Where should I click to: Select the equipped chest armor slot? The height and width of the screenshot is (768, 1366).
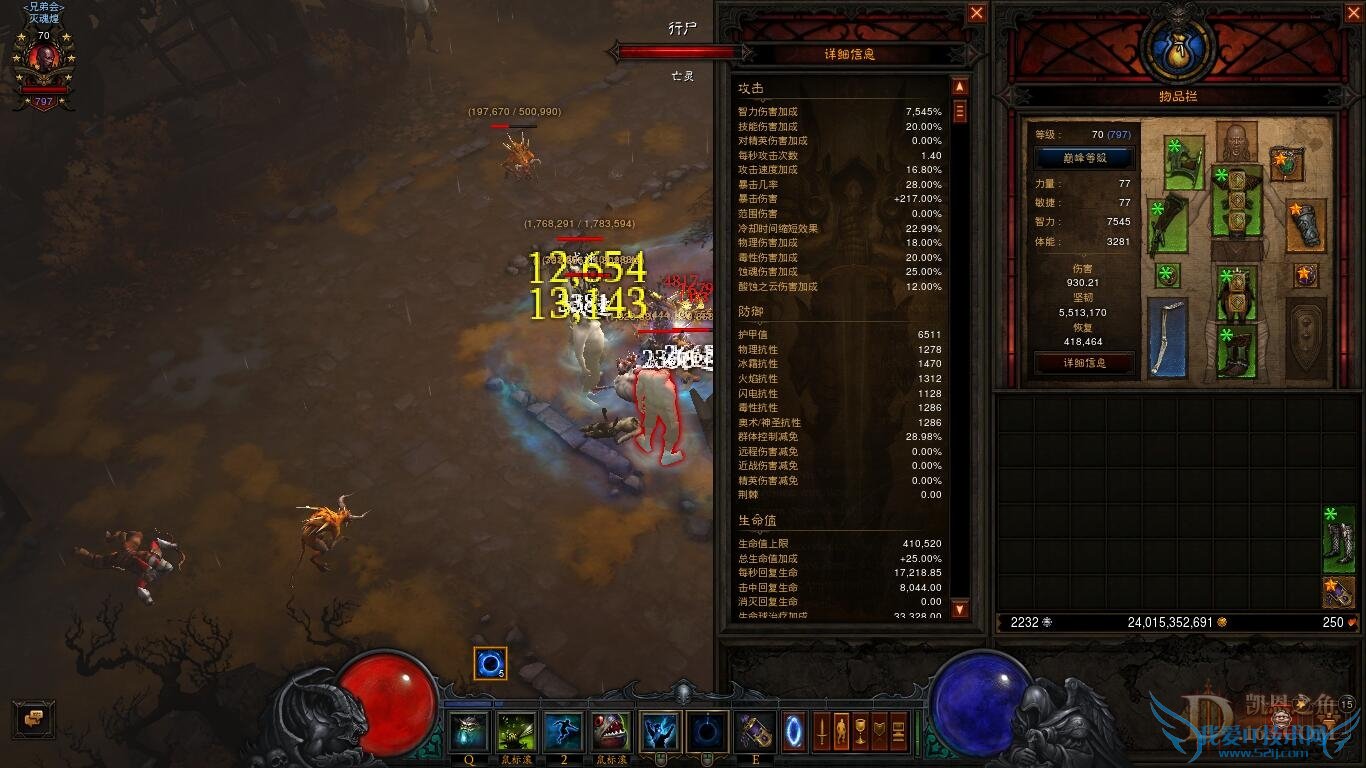coord(1237,200)
